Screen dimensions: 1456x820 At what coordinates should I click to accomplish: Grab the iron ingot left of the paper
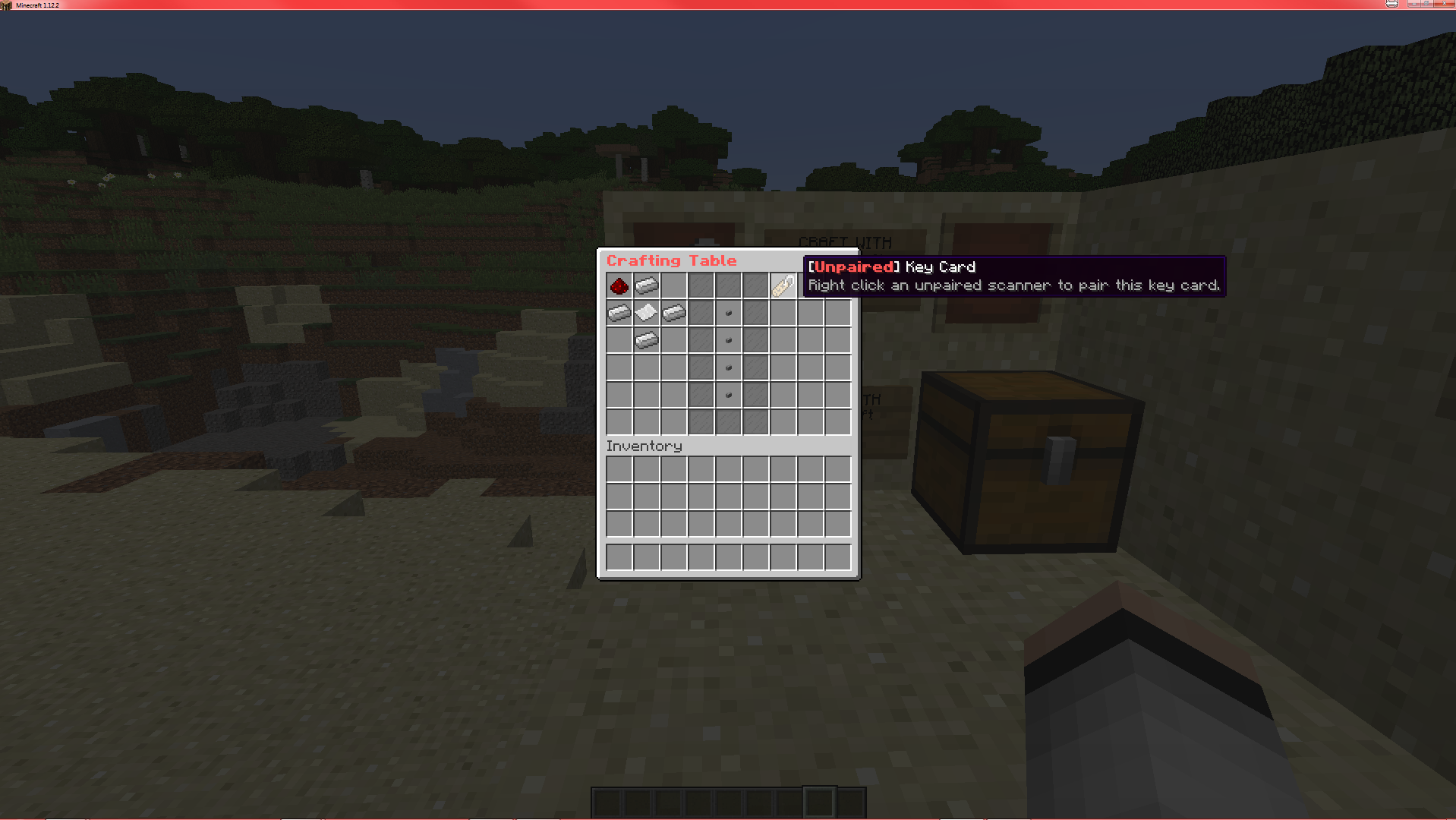point(619,312)
